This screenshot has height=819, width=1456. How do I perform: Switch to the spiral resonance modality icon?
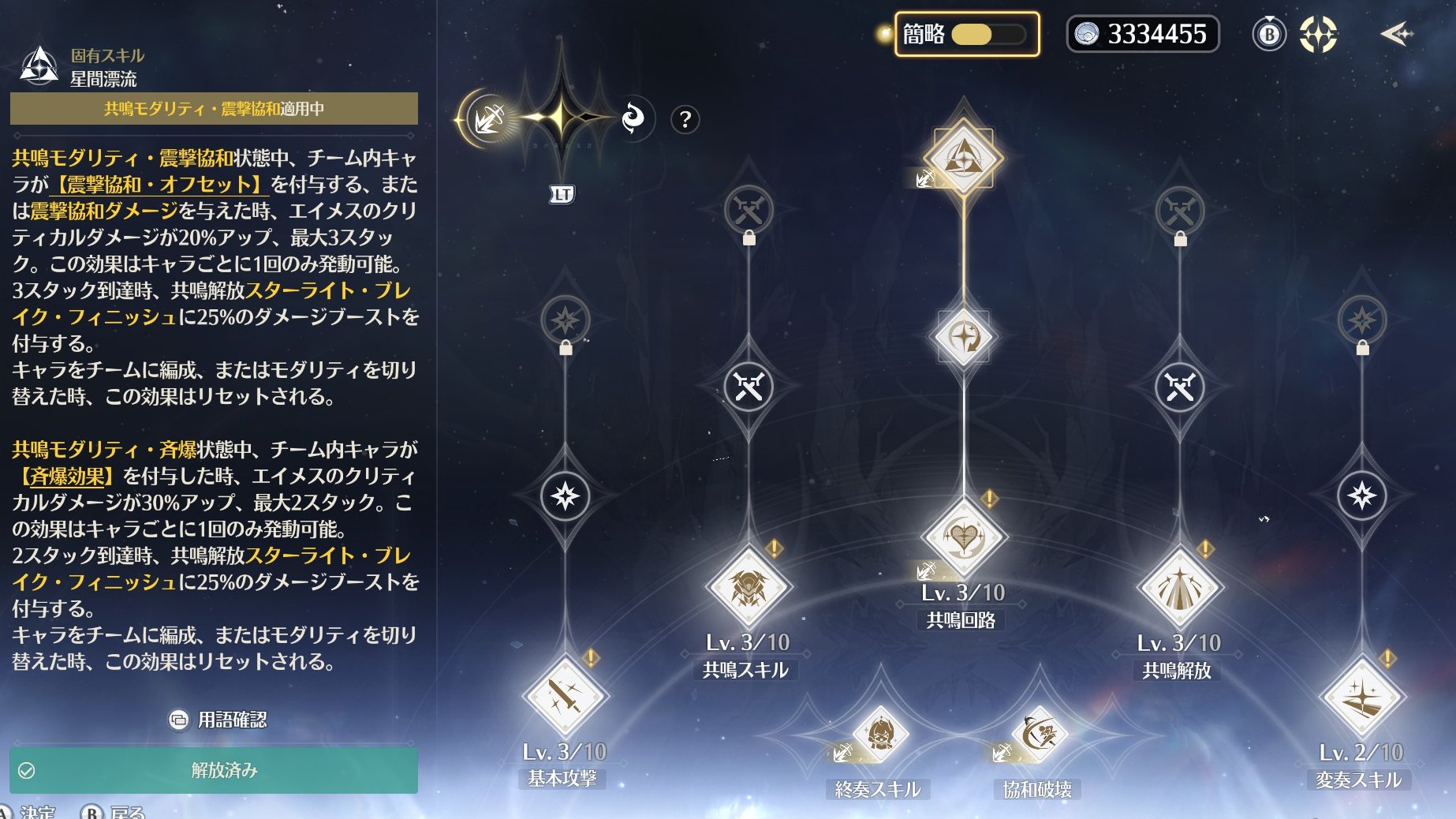[x=633, y=118]
